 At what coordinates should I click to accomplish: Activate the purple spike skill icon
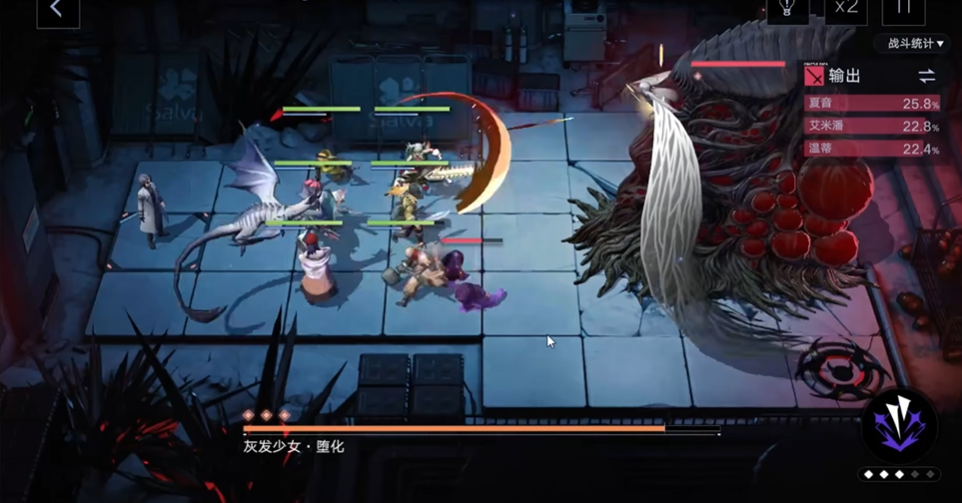click(900, 425)
